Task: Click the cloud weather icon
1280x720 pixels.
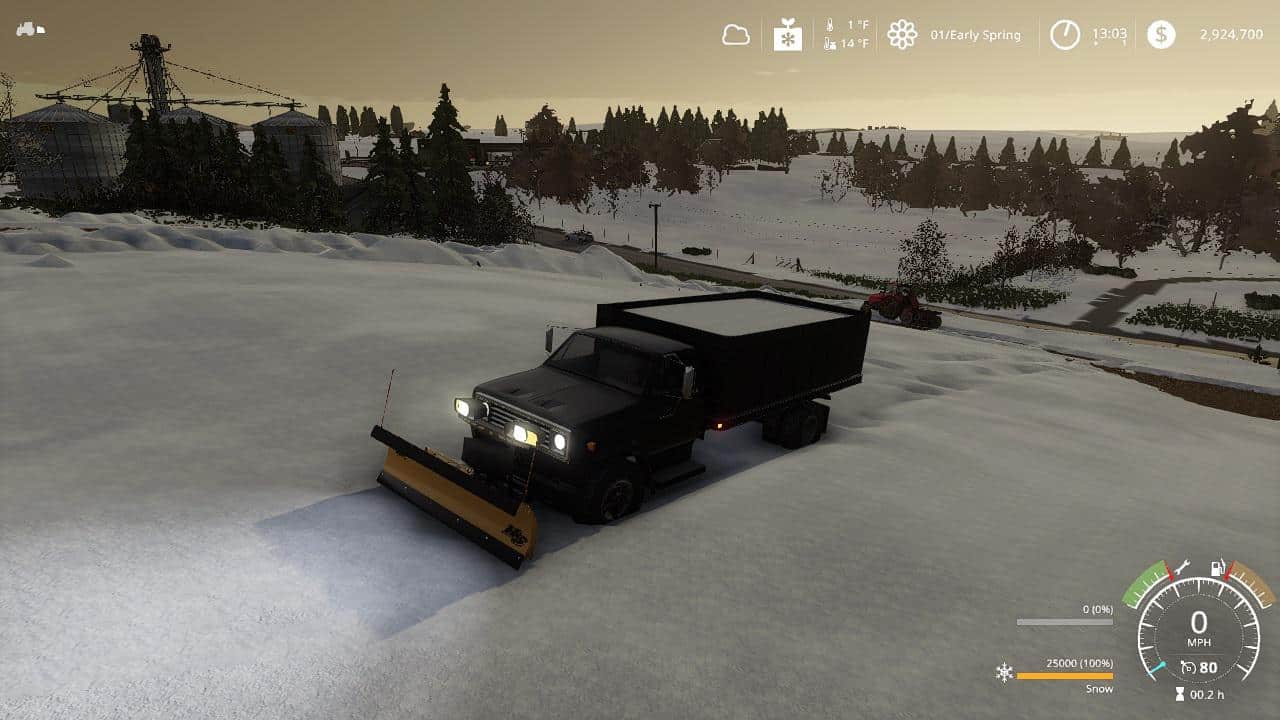Action: [736, 35]
